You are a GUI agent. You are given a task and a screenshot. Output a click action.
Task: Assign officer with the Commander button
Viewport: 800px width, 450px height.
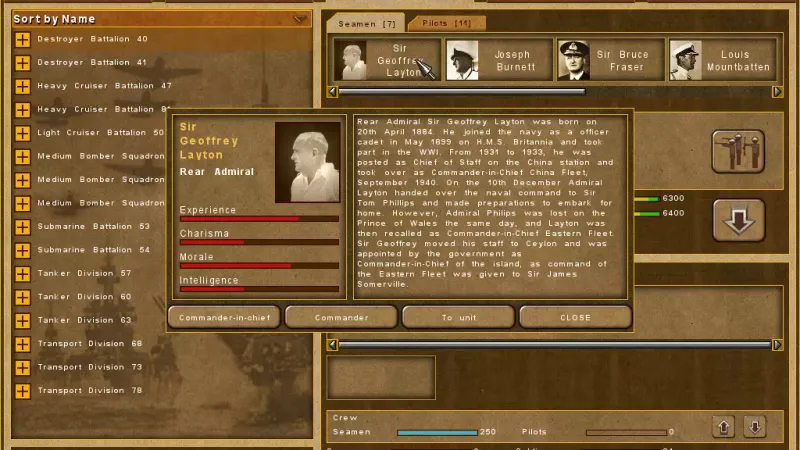pyautogui.click(x=341, y=317)
